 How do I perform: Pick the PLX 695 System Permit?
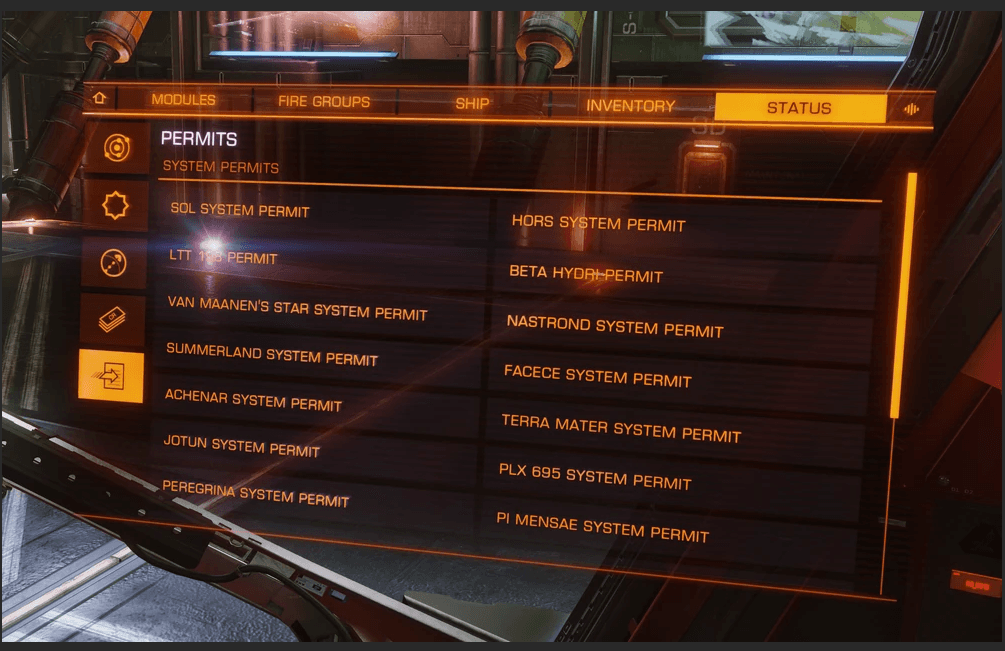pos(595,477)
